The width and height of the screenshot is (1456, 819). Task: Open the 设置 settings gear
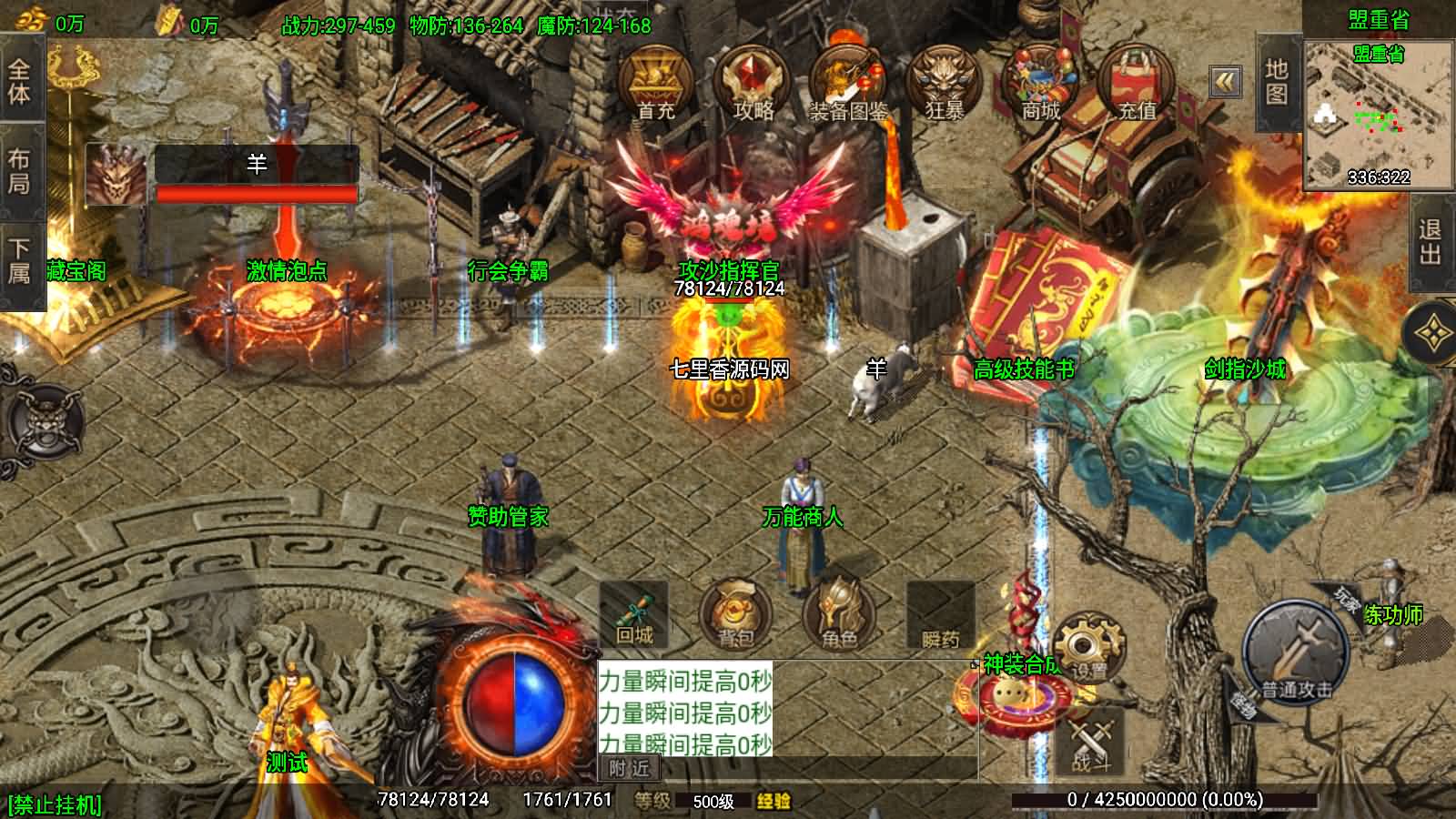1089,648
